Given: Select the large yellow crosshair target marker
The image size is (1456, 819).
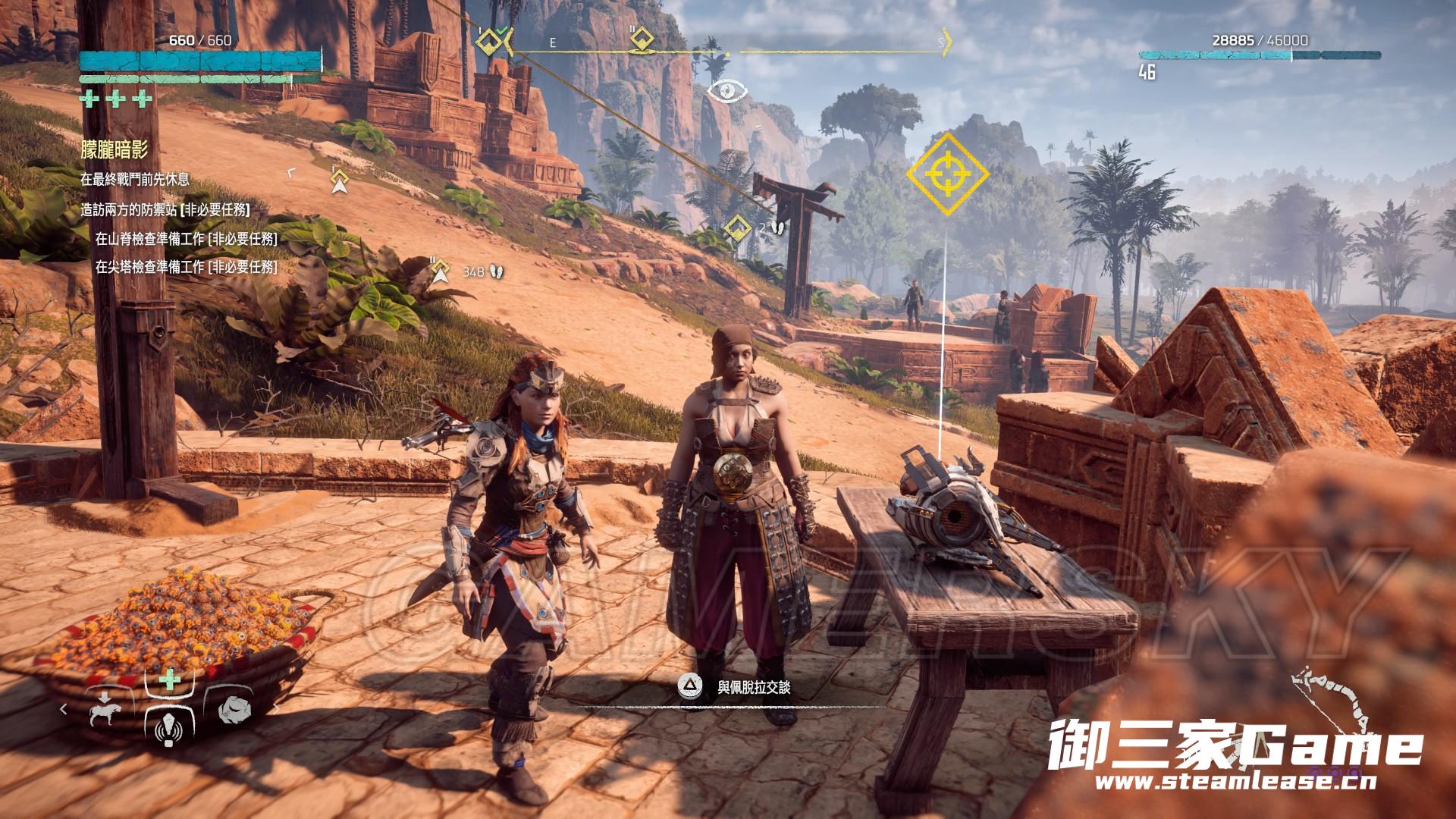Looking at the screenshot, I should 948,174.
